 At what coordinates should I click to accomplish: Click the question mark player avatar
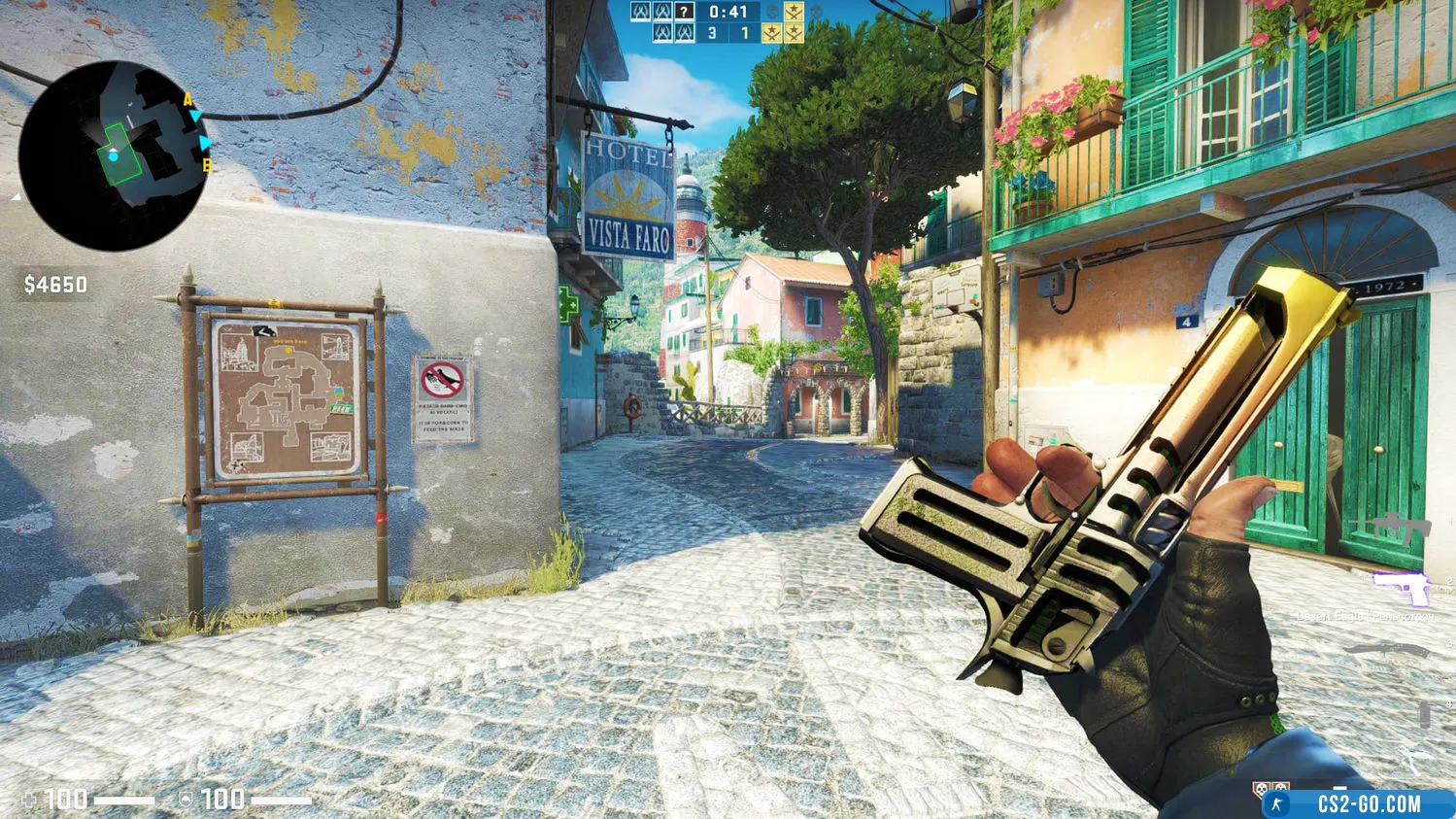(685, 12)
